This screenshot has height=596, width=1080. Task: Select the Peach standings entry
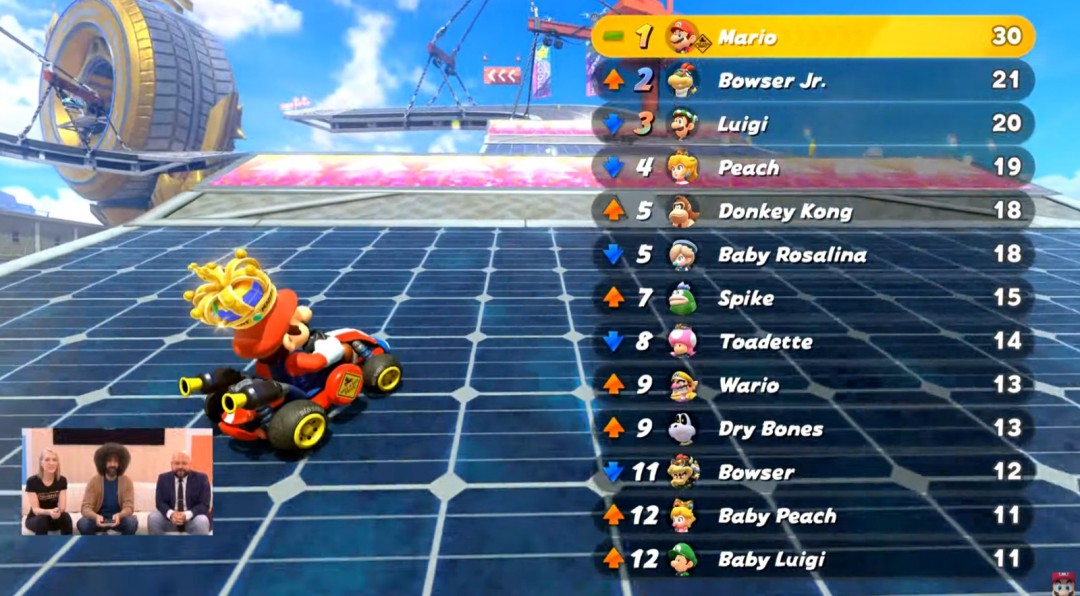pyautogui.click(x=812, y=168)
